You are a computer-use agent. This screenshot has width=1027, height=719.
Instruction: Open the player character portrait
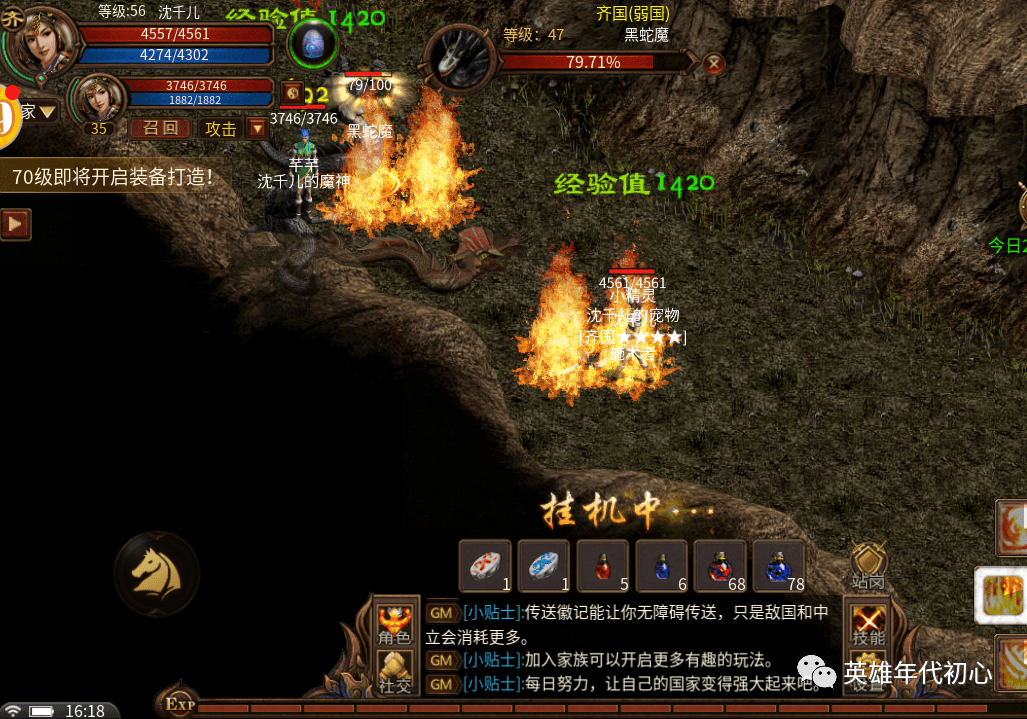(x=39, y=40)
